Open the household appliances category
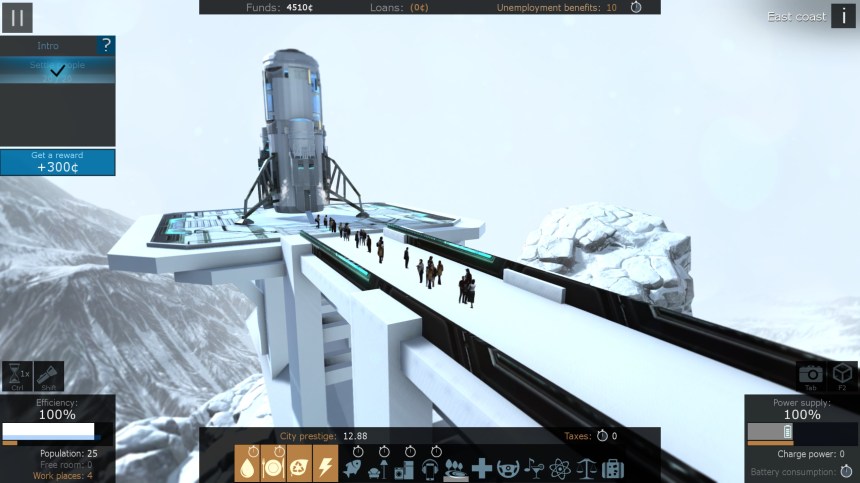Image resolution: width=860 pixels, height=483 pixels. (404, 468)
